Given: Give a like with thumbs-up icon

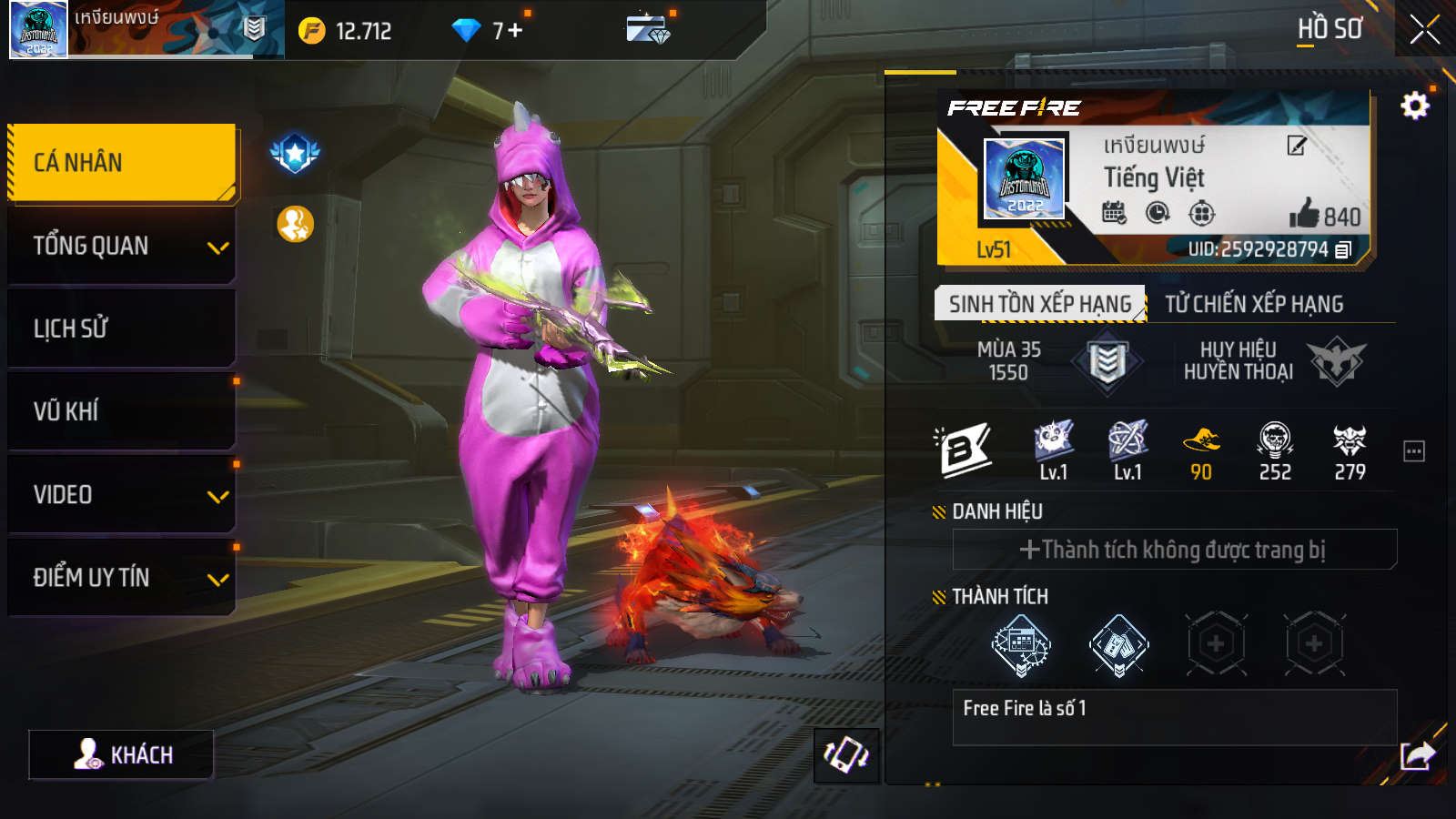Looking at the screenshot, I should pyautogui.click(x=1305, y=214).
